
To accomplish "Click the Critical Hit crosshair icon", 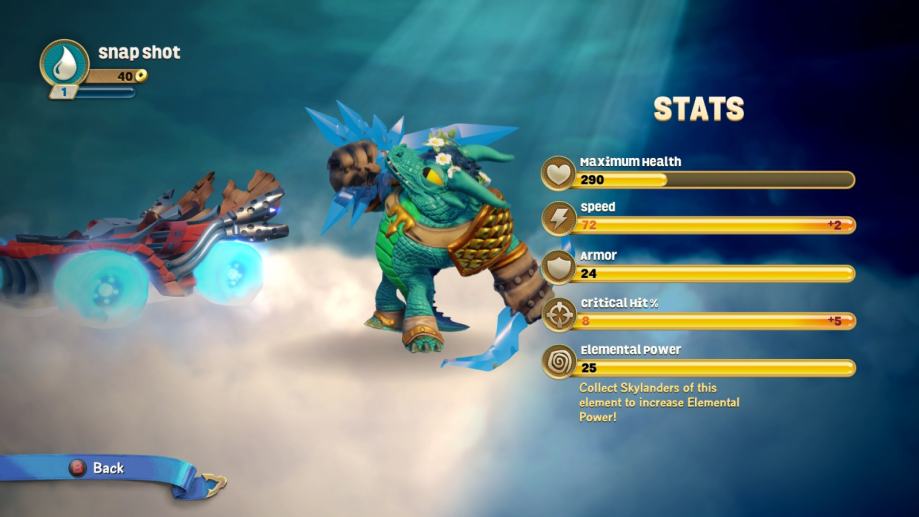I will (x=558, y=314).
